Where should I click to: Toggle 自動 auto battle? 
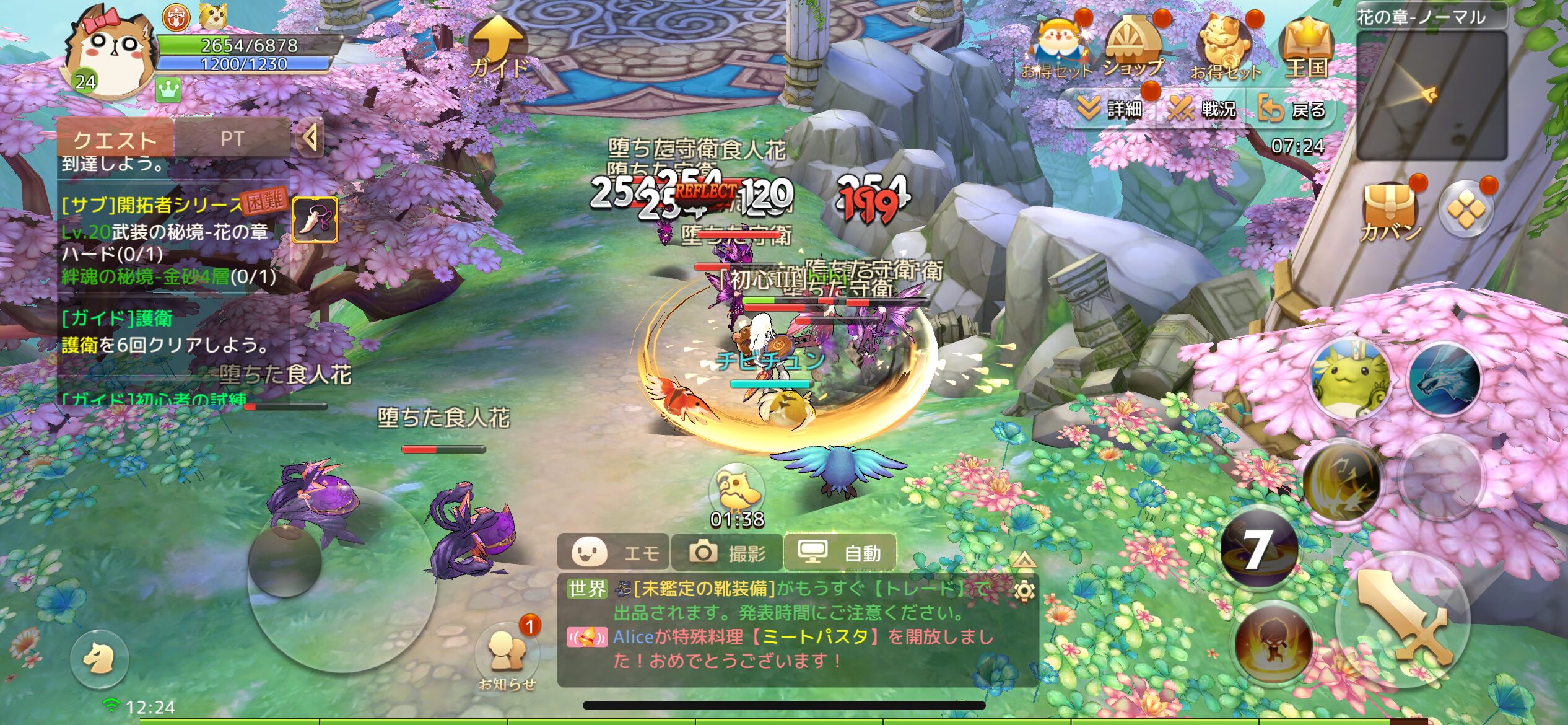coord(840,552)
